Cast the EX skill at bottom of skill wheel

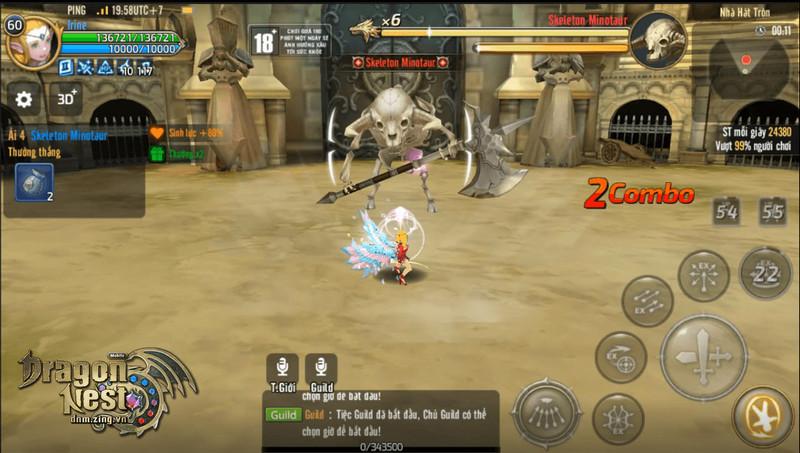pyautogui.click(x=618, y=418)
